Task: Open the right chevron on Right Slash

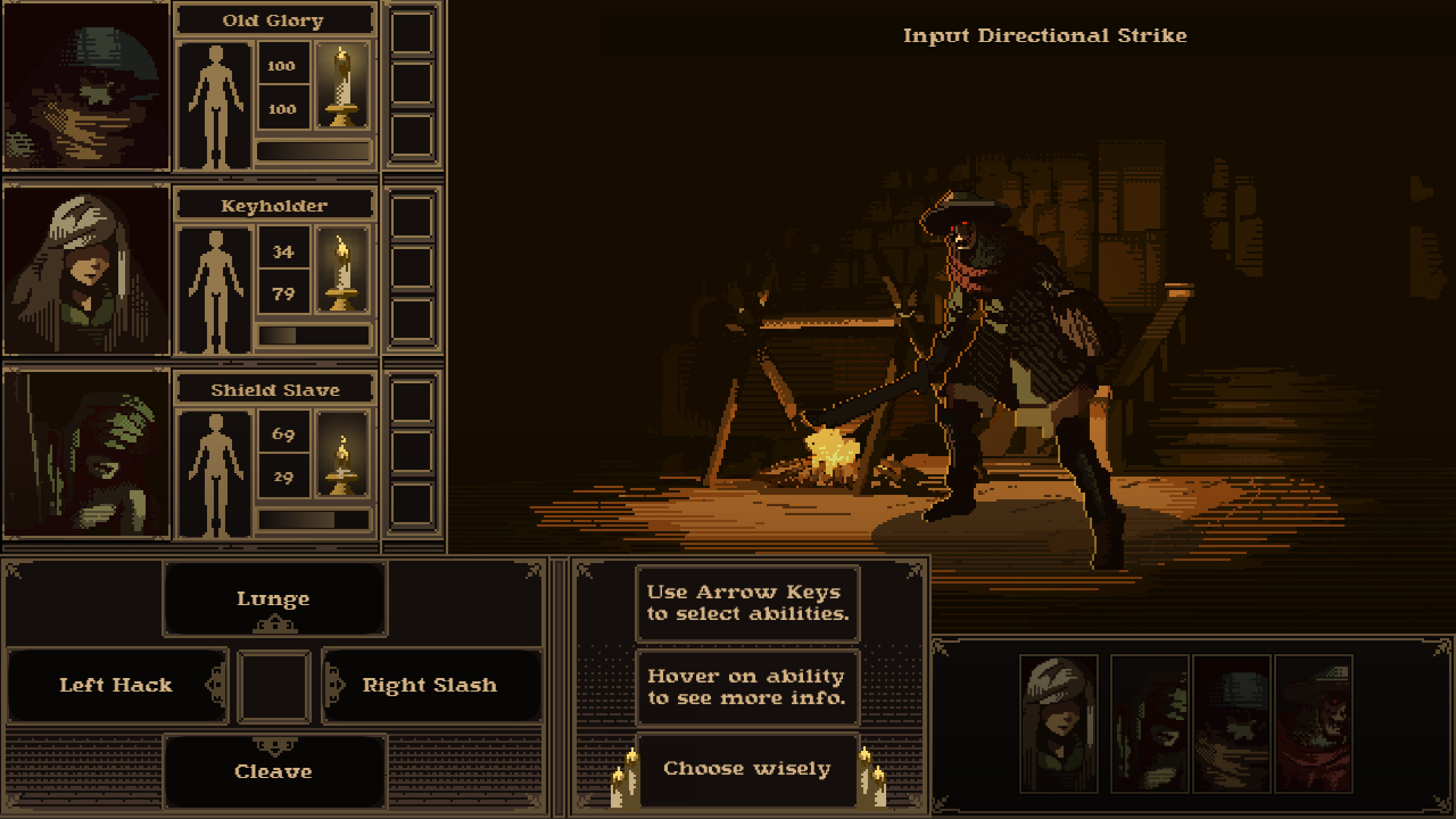Action: click(x=336, y=685)
